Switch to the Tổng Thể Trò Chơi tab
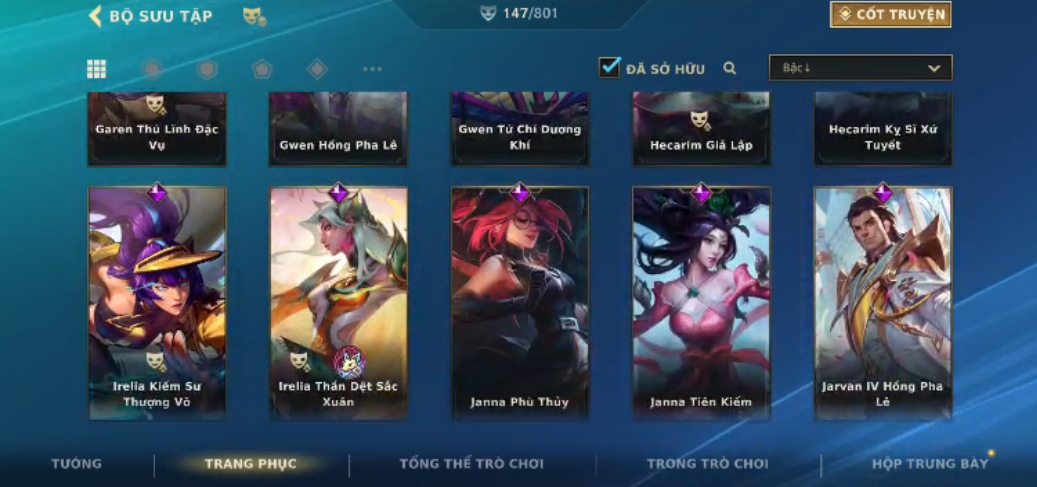 click(471, 464)
